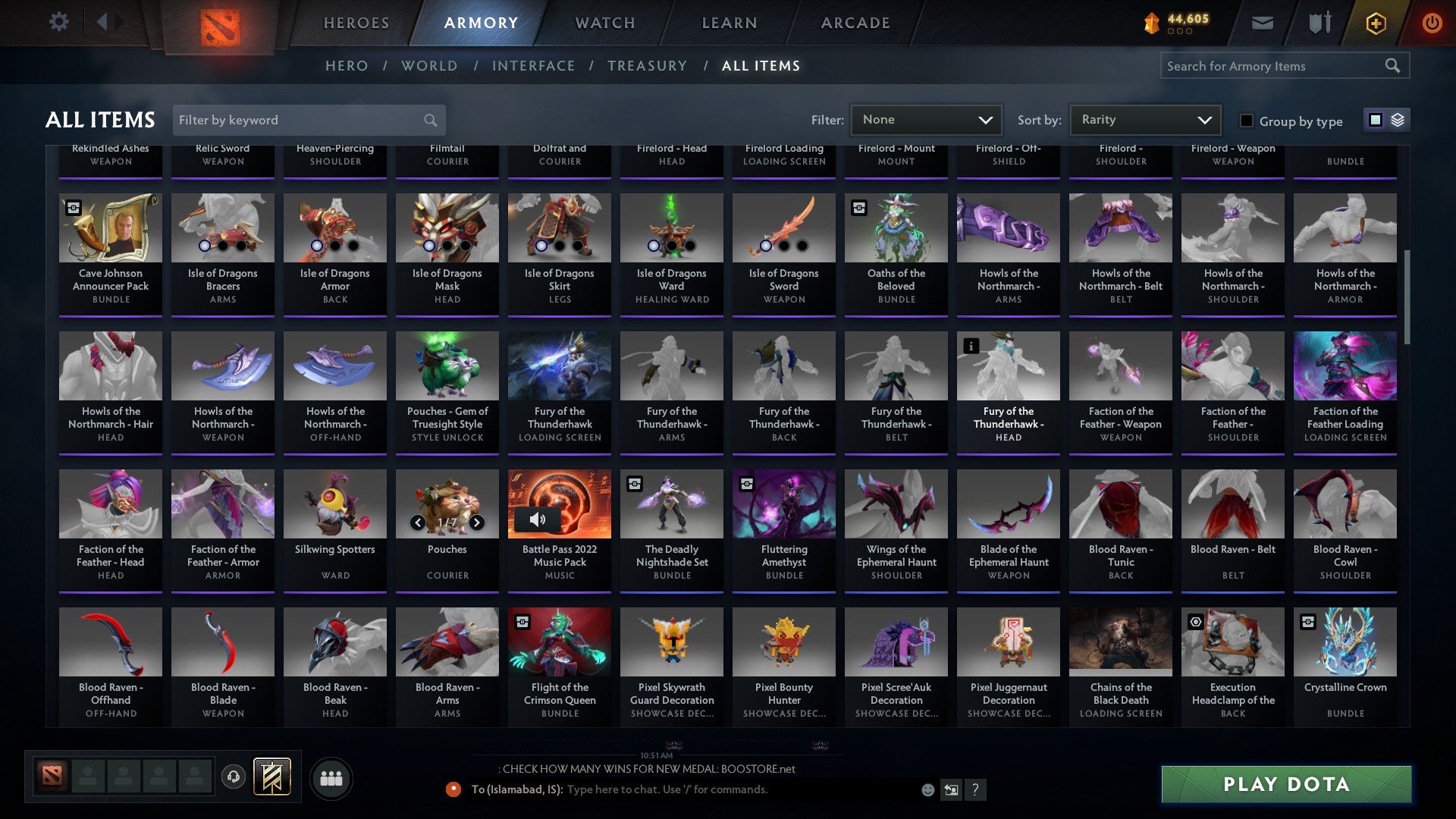
Task: Toggle the Group by type checkbox
Action: 1246,121
